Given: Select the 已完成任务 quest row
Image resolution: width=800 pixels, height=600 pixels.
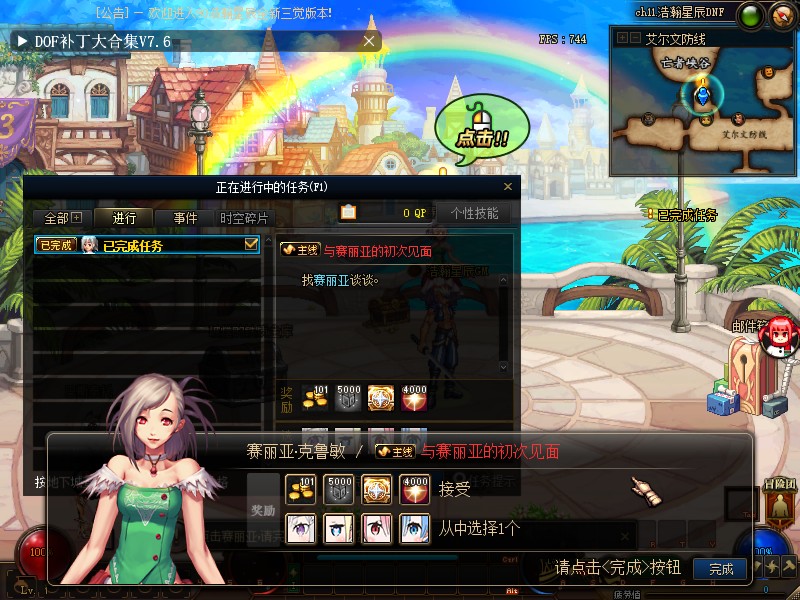Looking at the screenshot, I should click(x=140, y=245).
